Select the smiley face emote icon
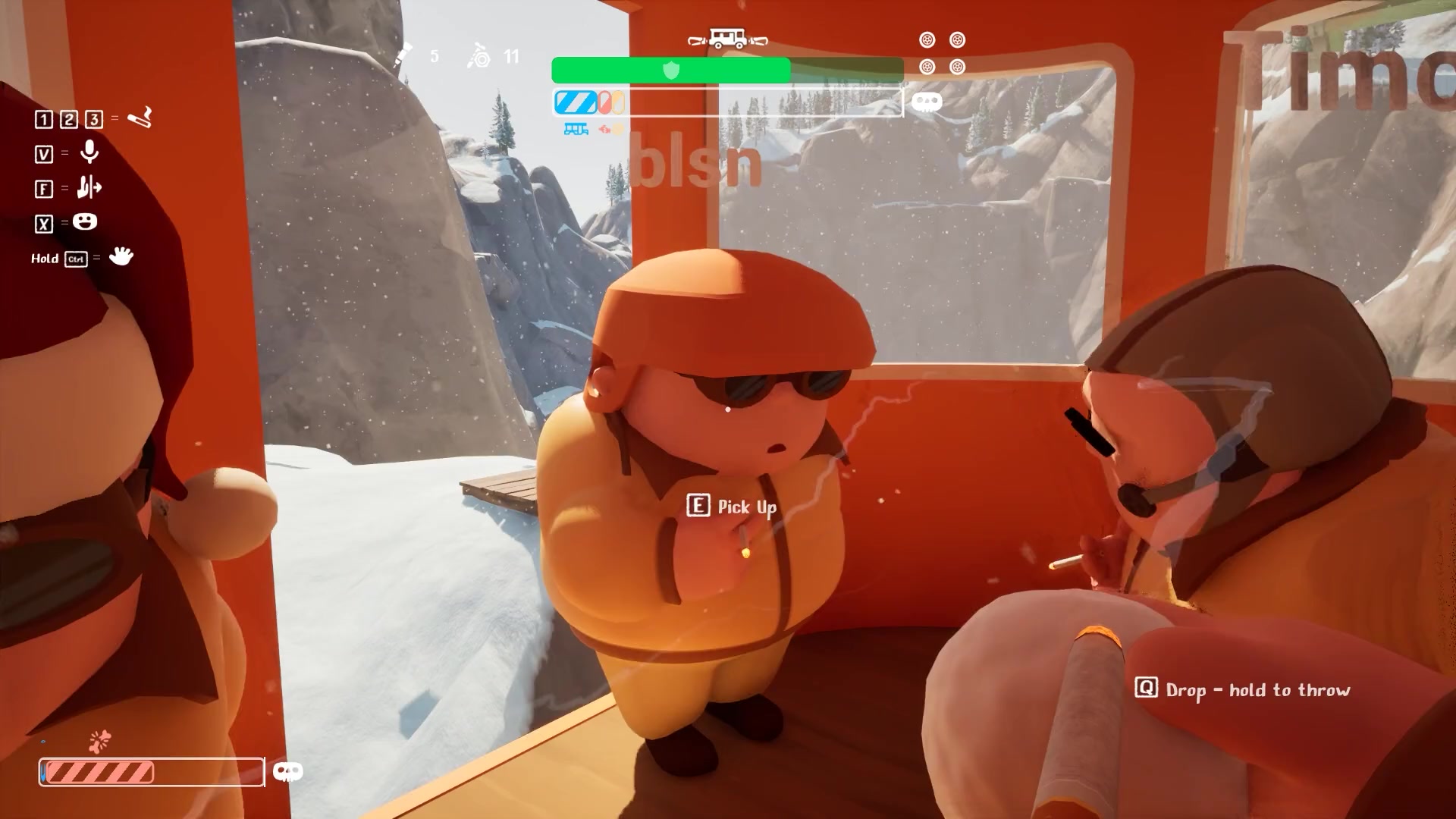 click(85, 221)
